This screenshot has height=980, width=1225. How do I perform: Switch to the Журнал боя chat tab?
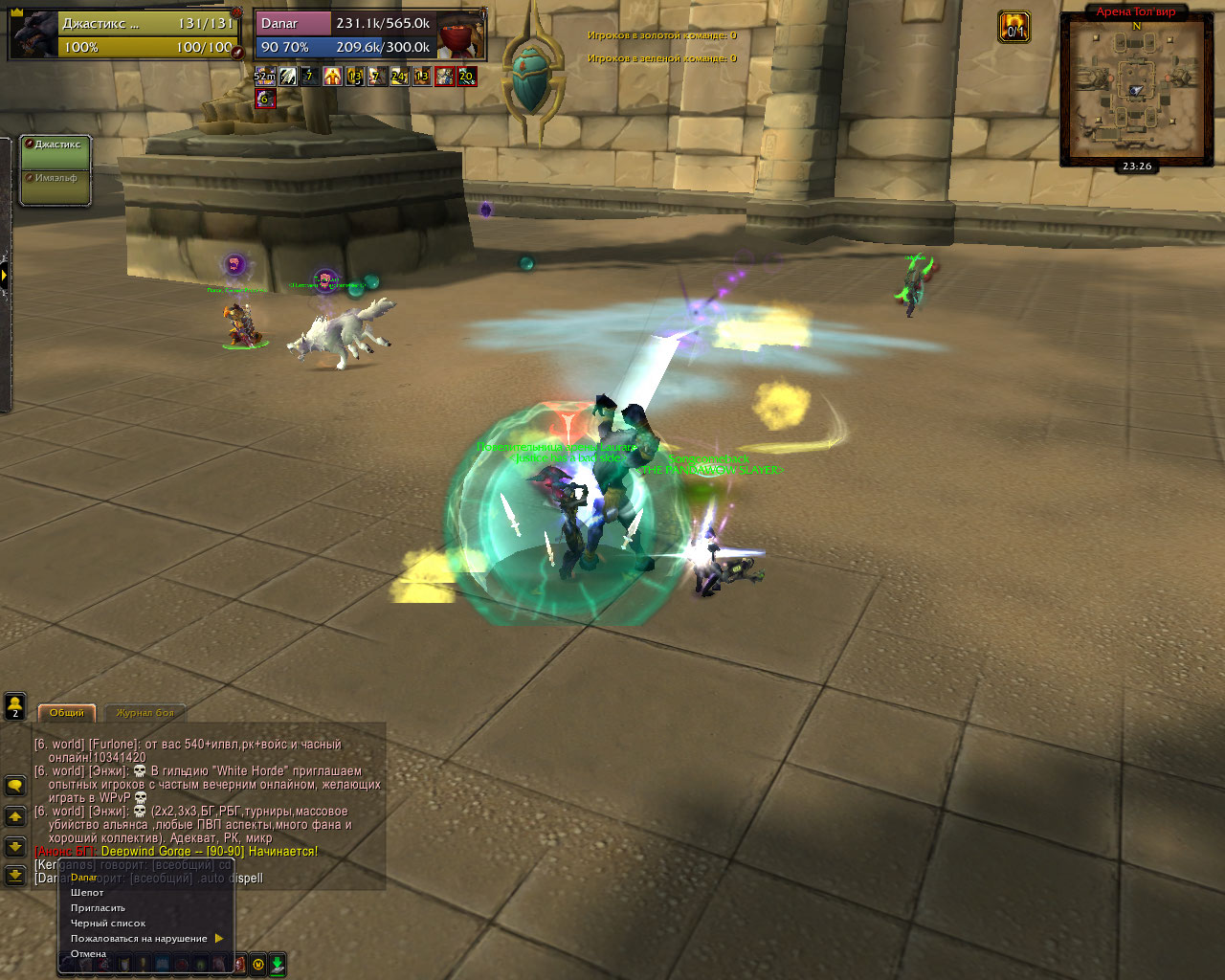pos(145,713)
